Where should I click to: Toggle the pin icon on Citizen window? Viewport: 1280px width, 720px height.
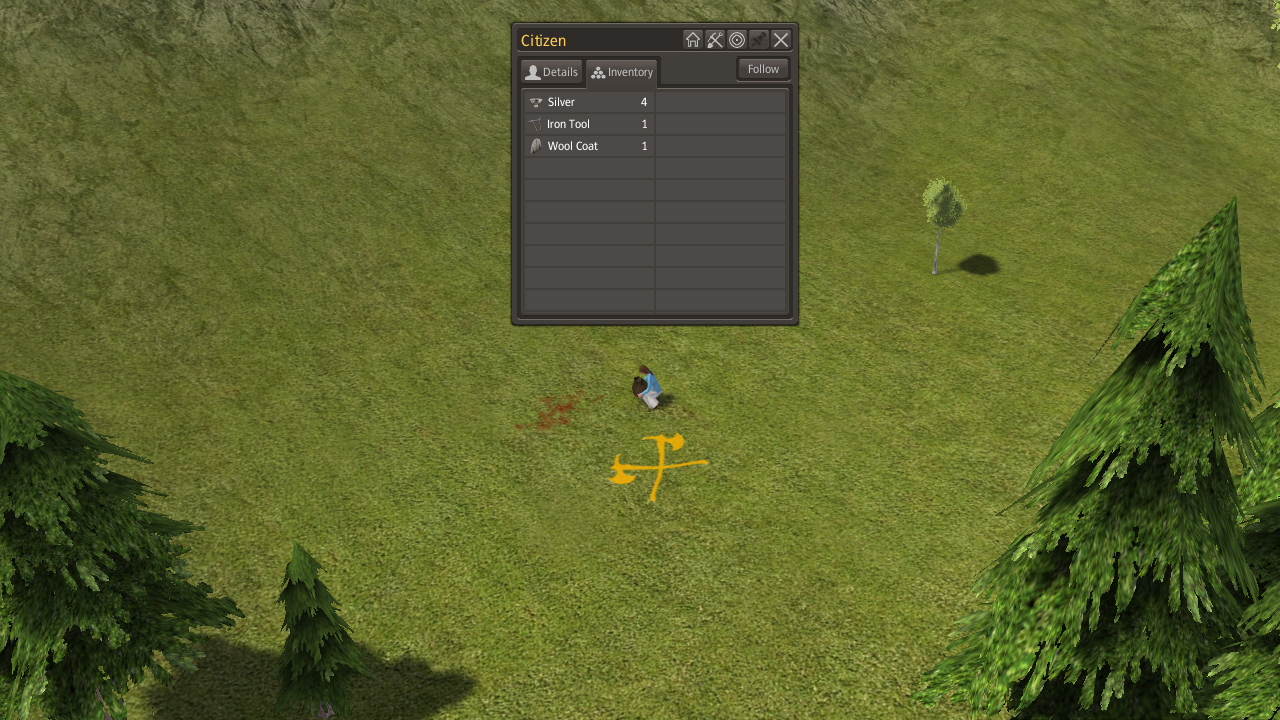click(759, 40)
